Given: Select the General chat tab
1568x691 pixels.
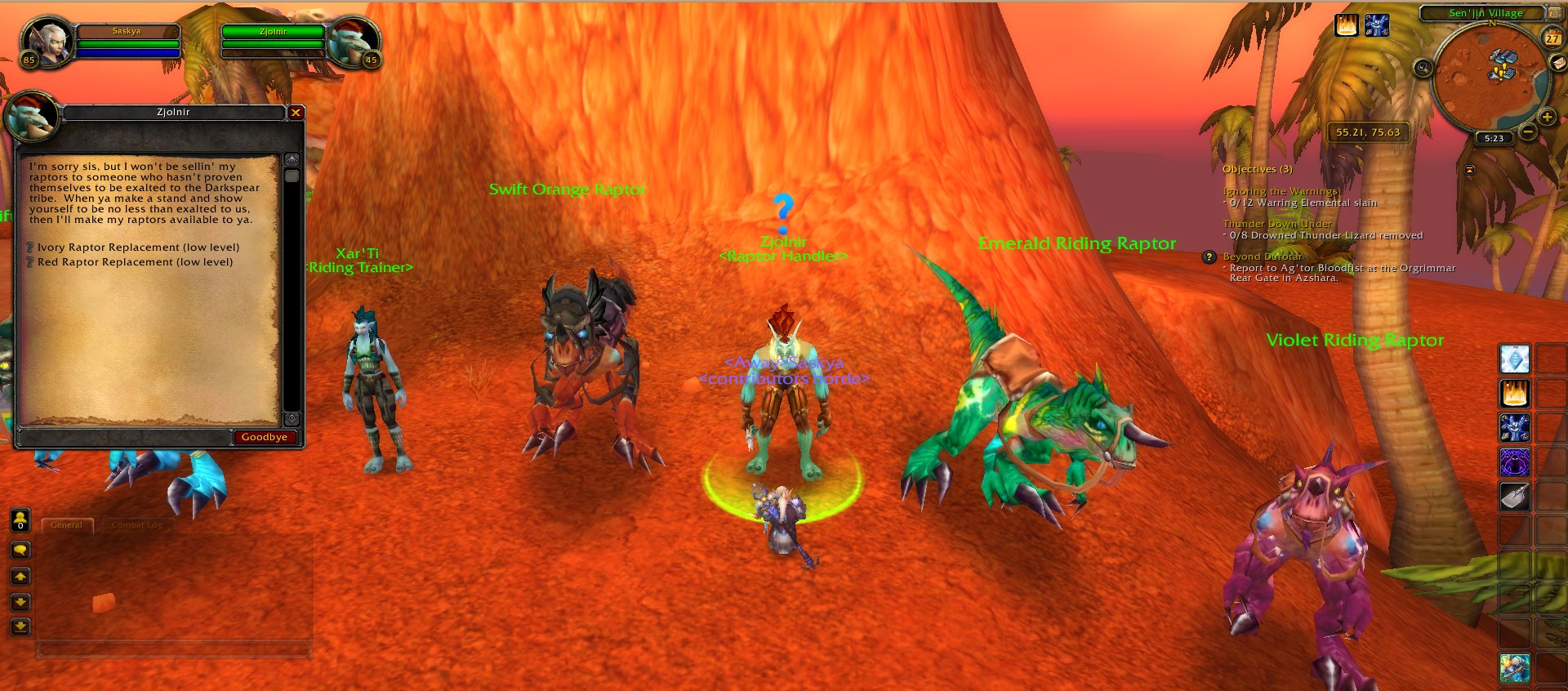Looking at the screenshot, I should click(x=66, y=525).
